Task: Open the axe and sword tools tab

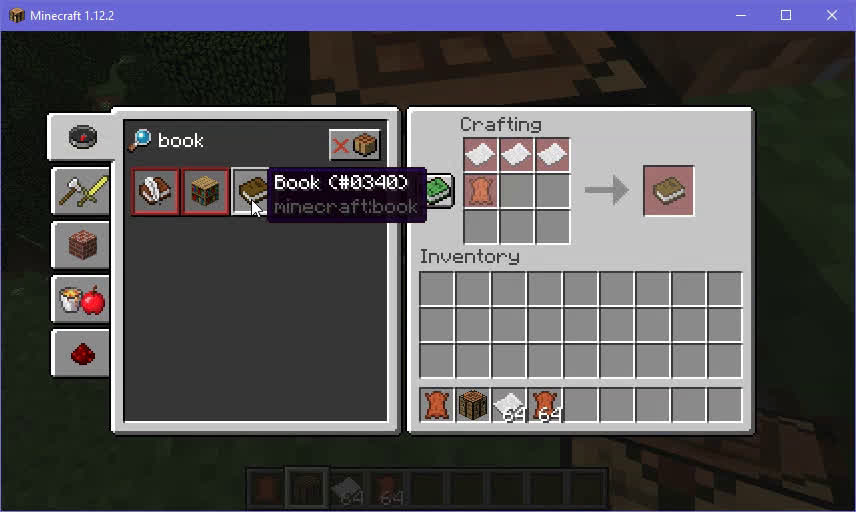Action: pos(83,188)
